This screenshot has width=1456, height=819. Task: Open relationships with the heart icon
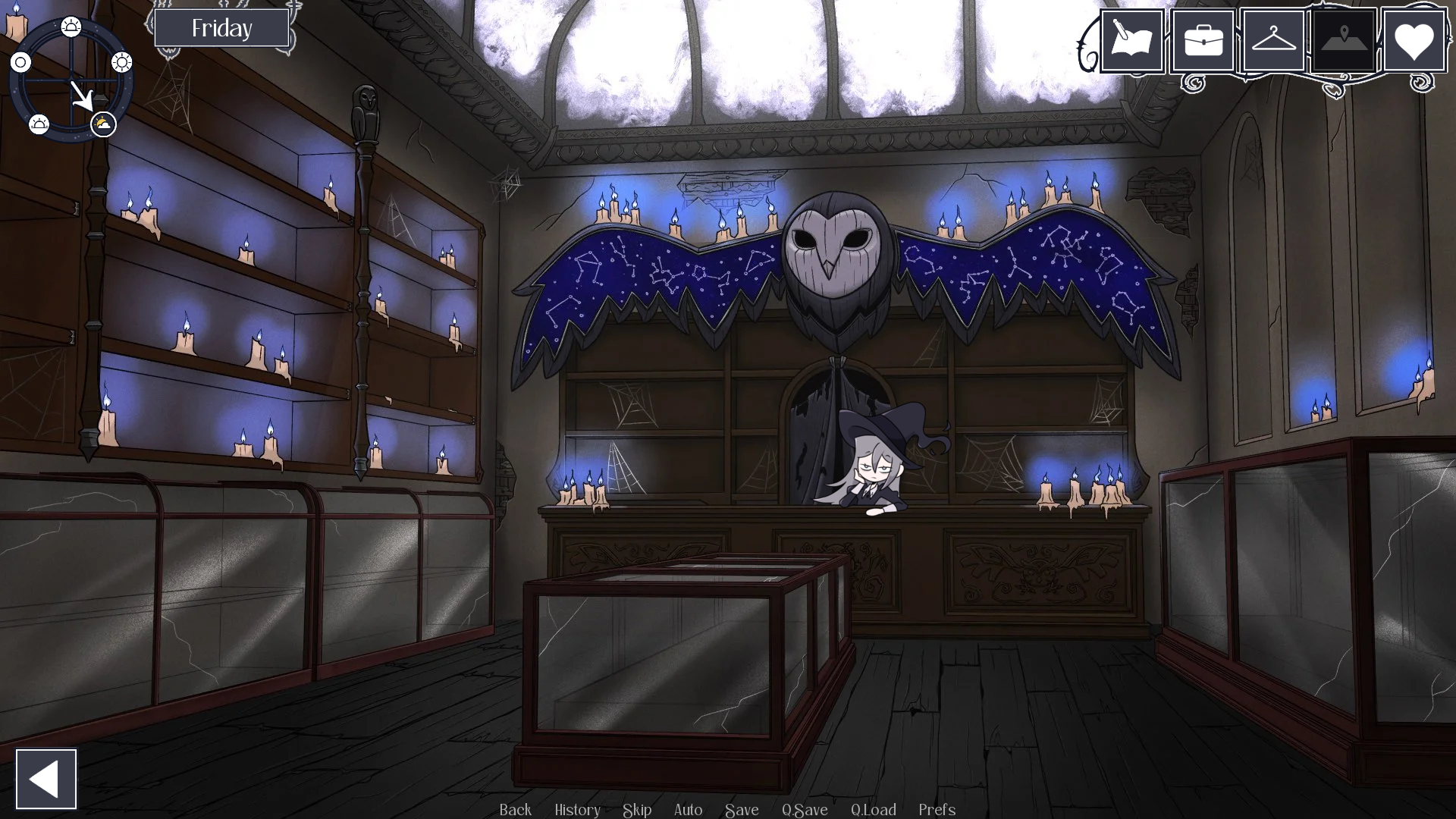(x=1415, y=40)
